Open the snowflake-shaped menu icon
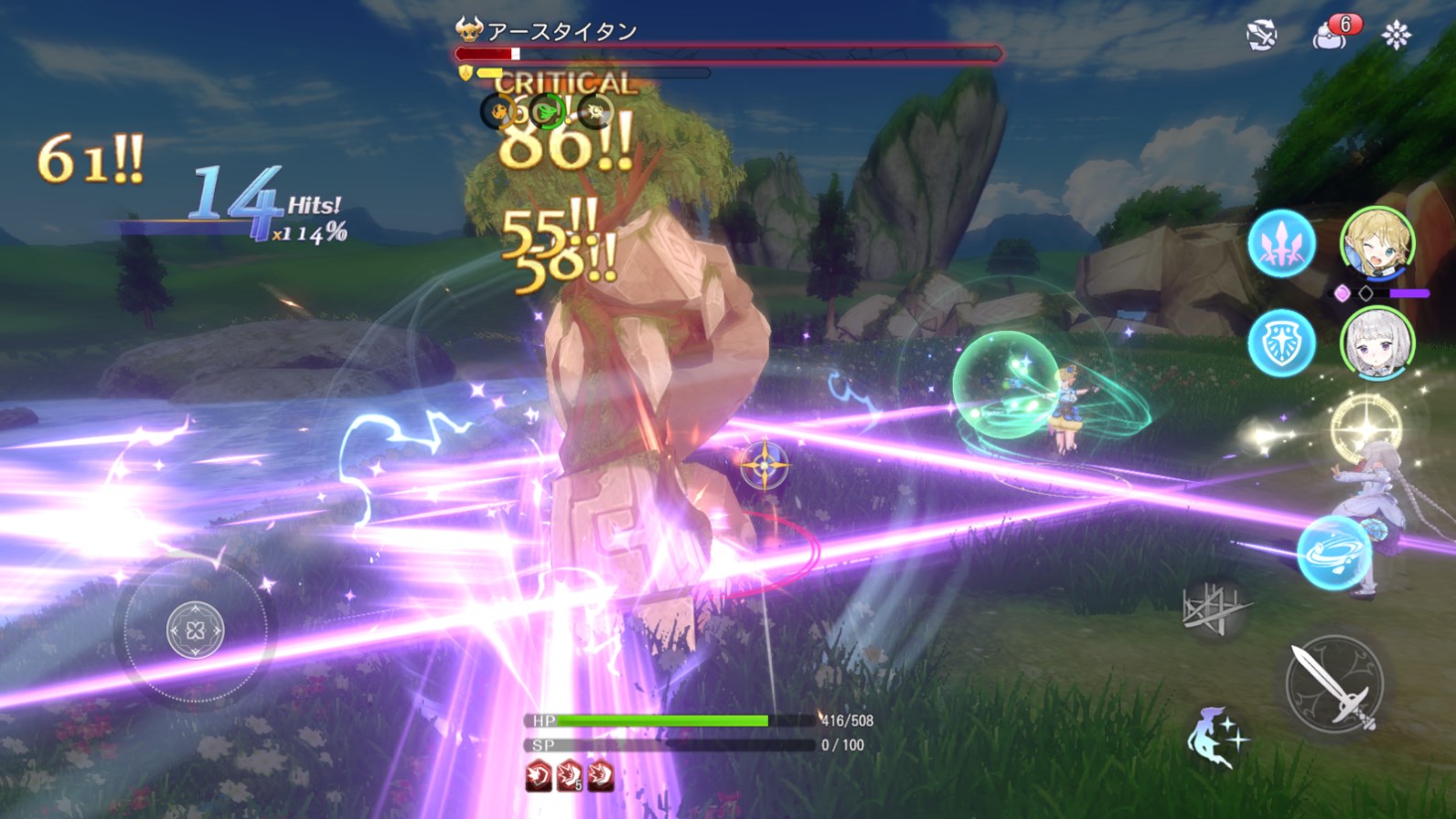The image size is (1456, 819). pyautogui.click(x=1396, y=36)
